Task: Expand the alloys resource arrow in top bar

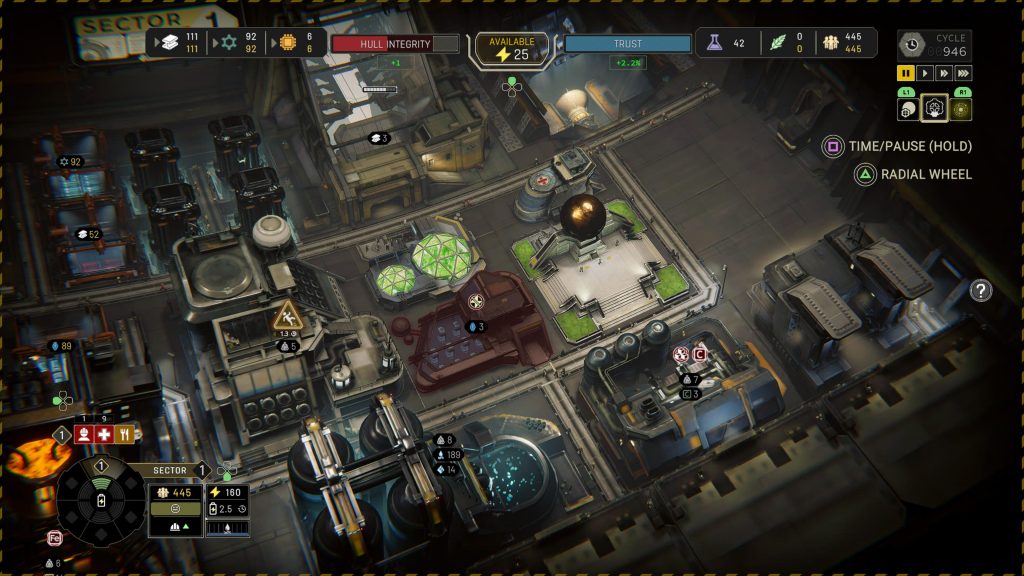Action: [x=154, y=43]
